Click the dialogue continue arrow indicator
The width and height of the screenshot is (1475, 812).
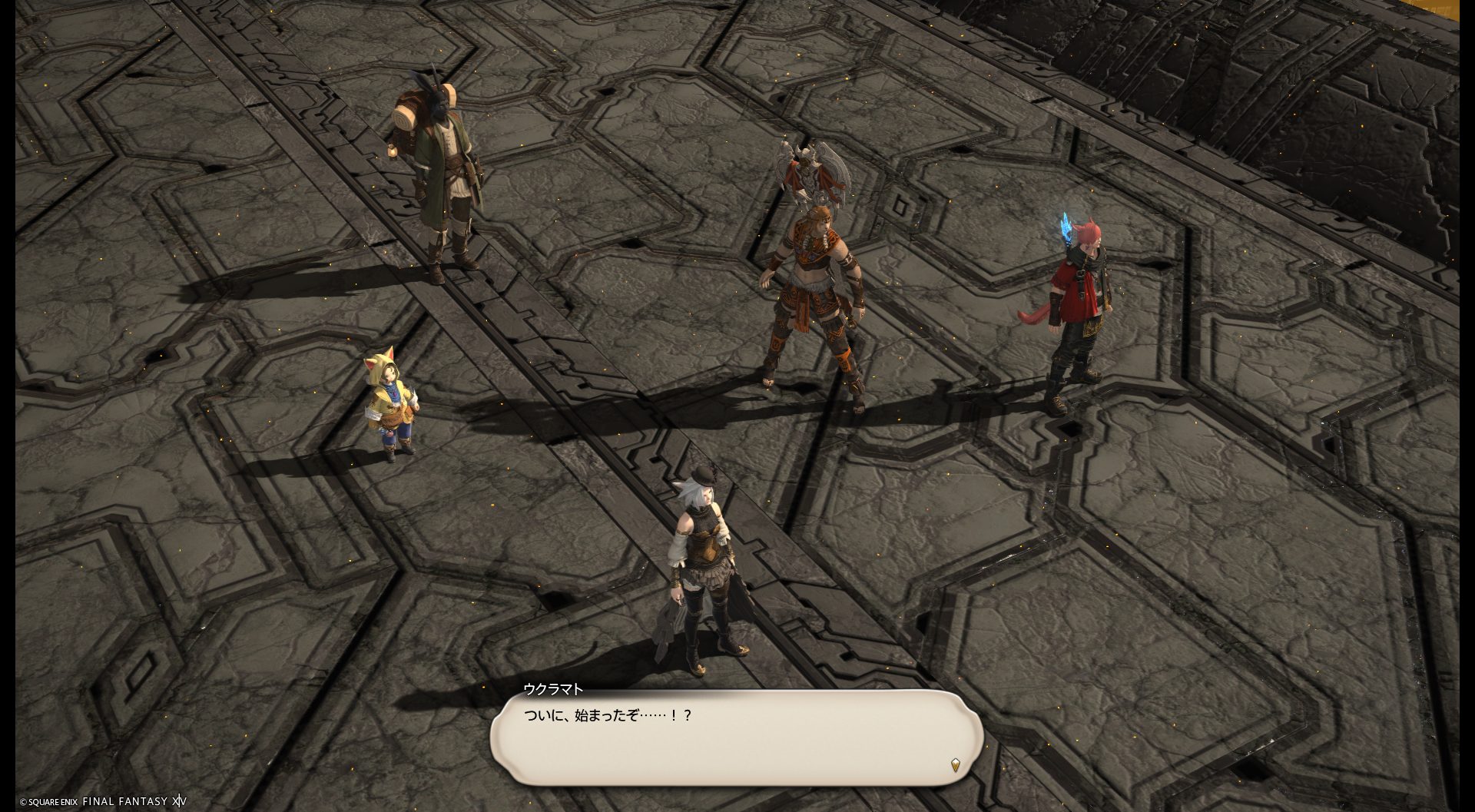coord(955,764)
